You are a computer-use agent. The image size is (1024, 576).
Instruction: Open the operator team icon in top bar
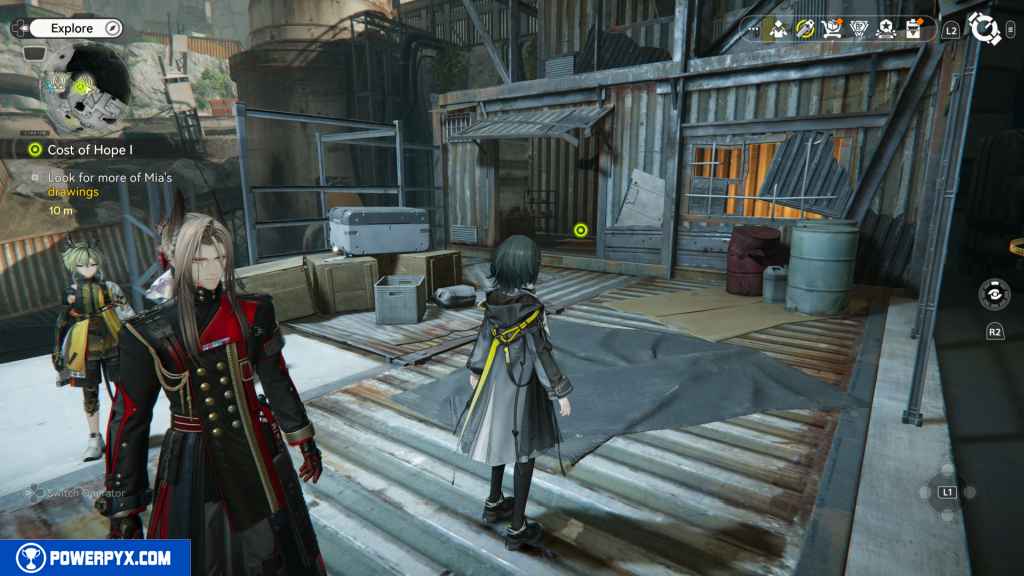coord(777,29)
